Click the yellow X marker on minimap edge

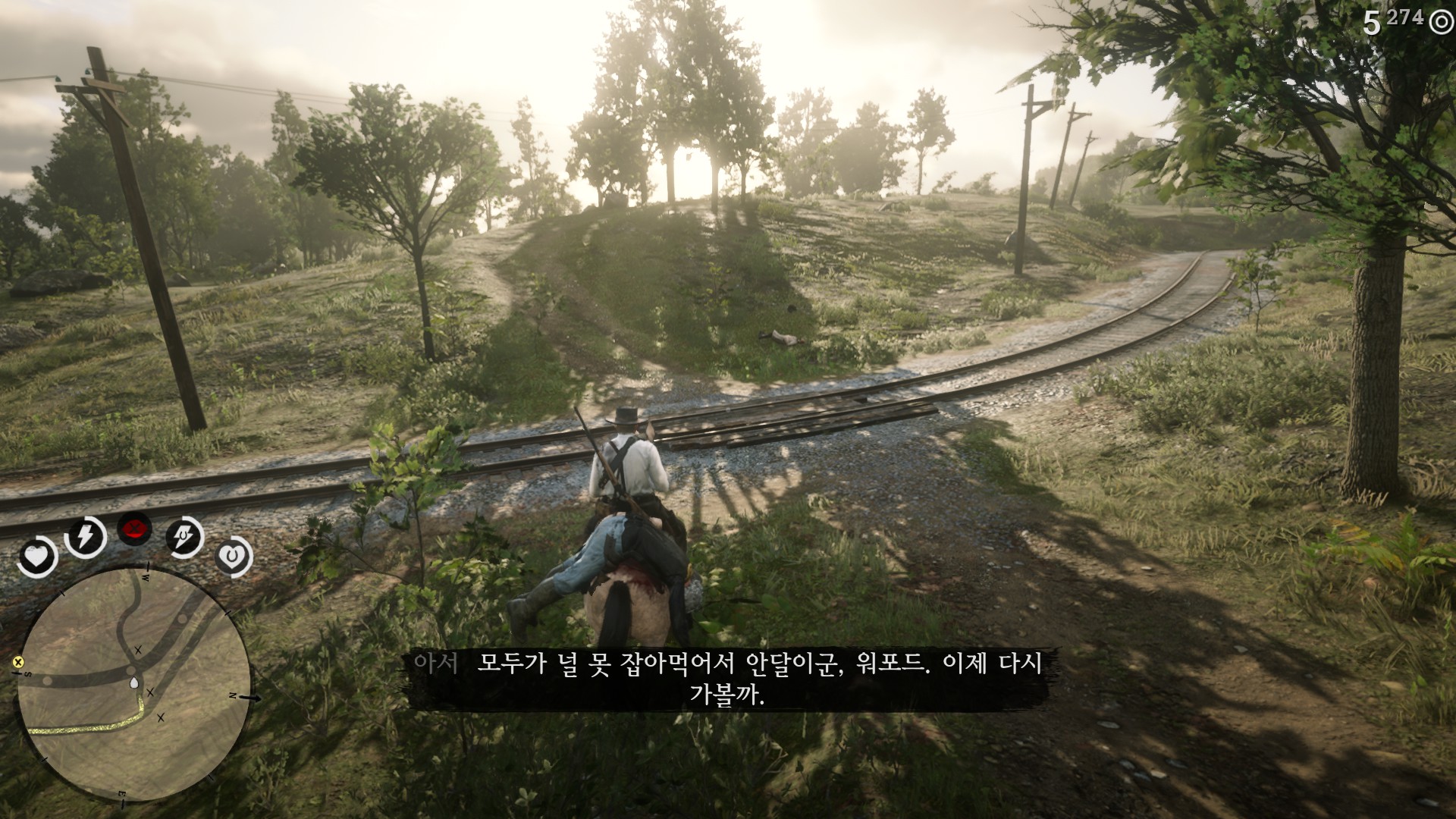pos(17,662)
